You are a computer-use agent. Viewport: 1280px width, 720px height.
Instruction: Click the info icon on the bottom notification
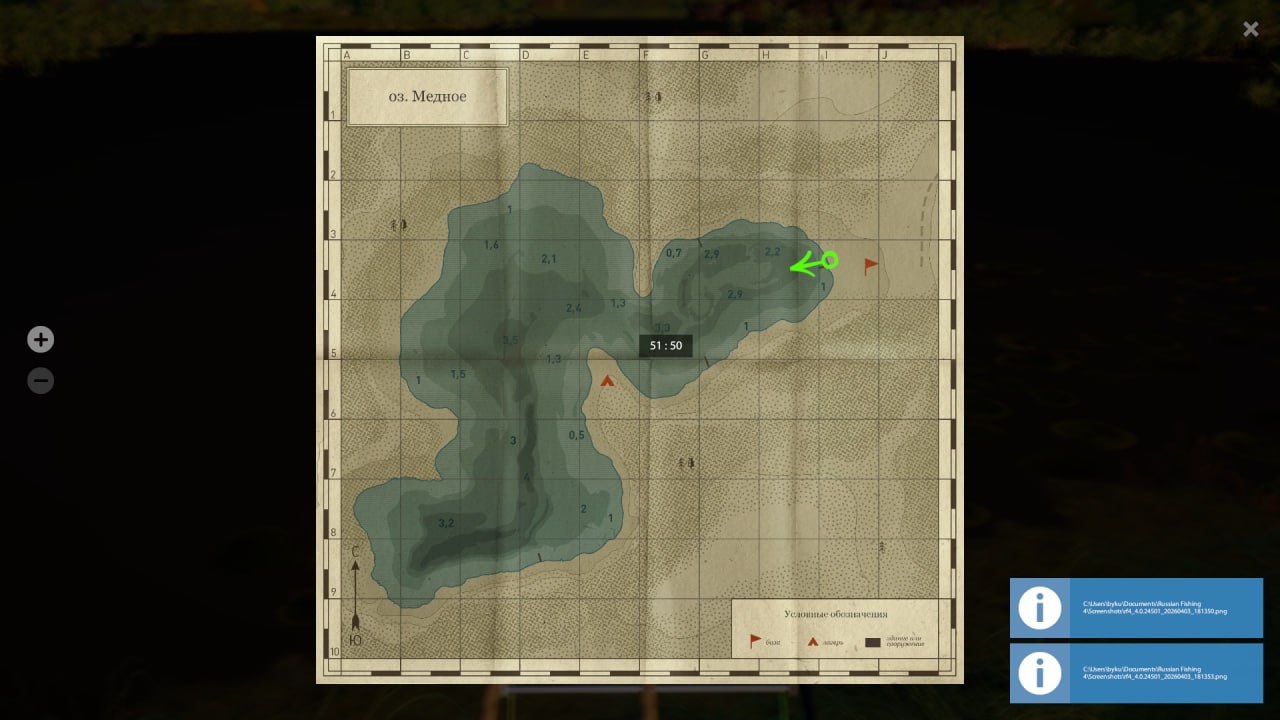tap(1039, 673)
